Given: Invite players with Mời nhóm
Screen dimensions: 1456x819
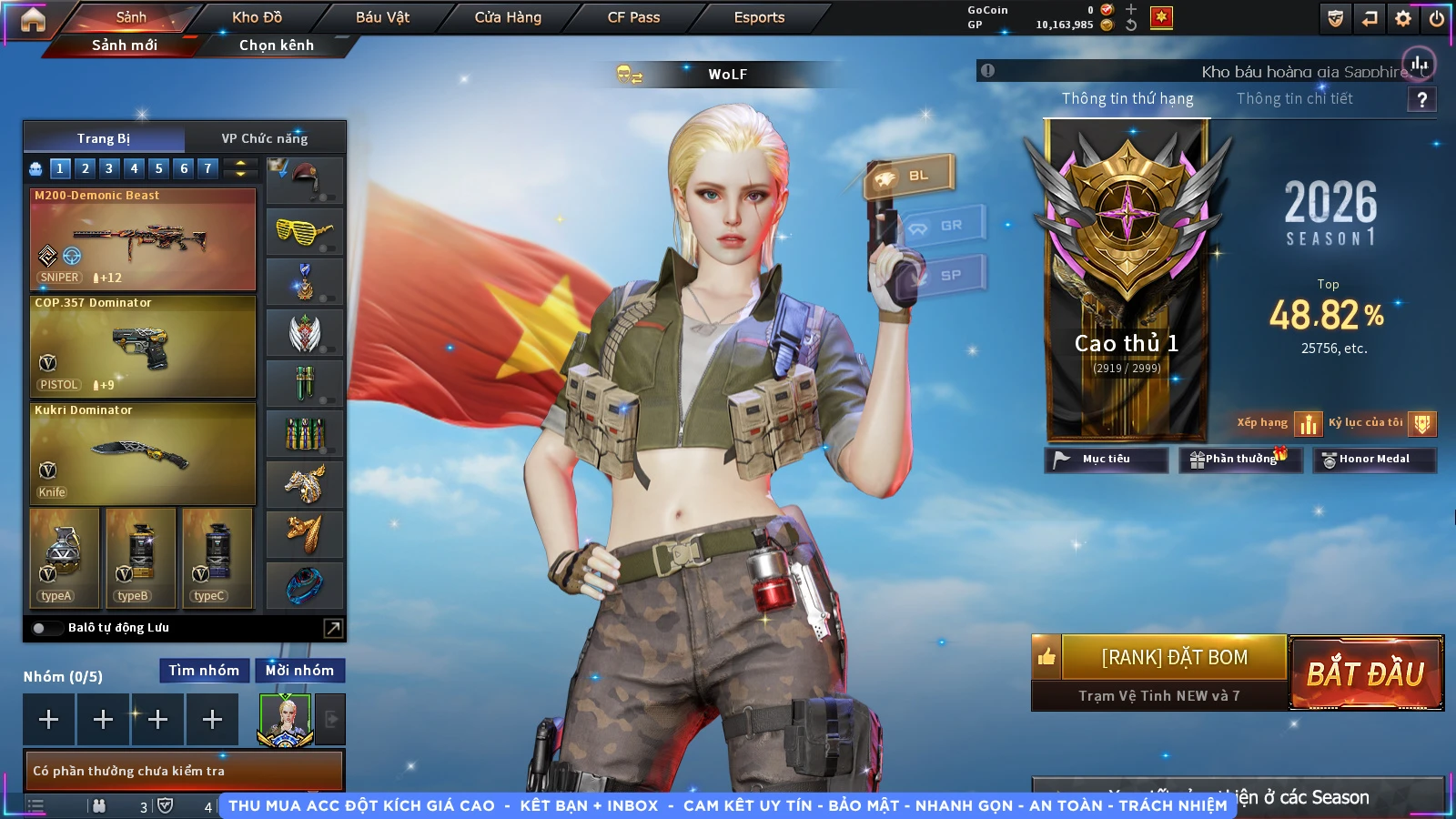Looking at the screenshot, I should (x=299, y=671).
